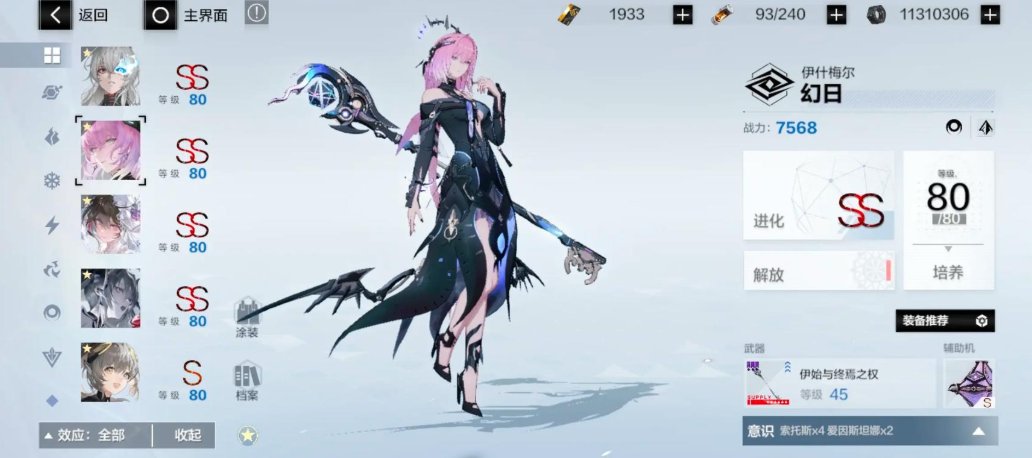Collapse the character list with 收起
Image resolution: width=1032 pixels, height=458 pixels.
coord(187,435)
